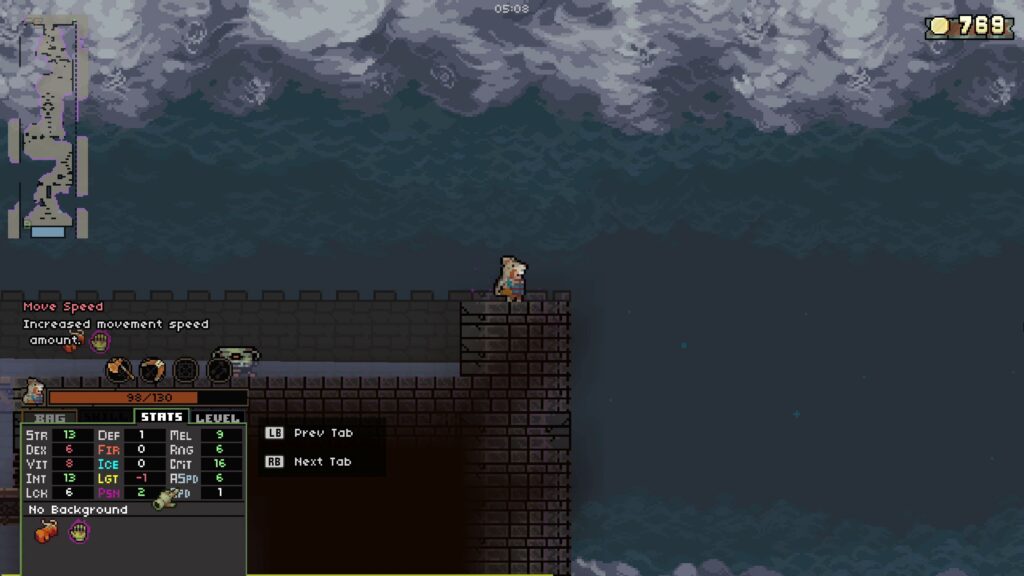Screen dimensions: 1024x576
Task: Choose the bow weapon slot
Action: [x=152, y=369]
